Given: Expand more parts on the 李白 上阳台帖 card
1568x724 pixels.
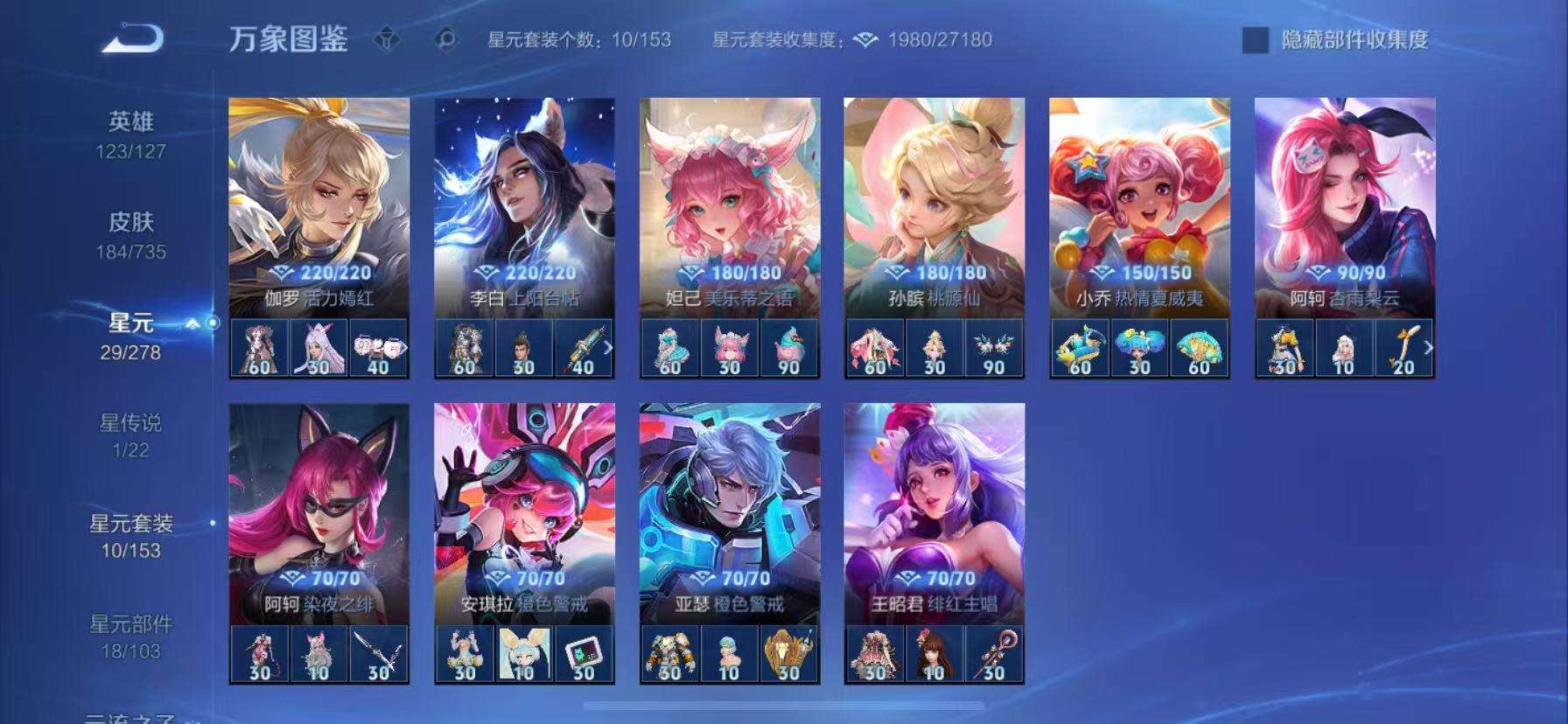Looking at the screenshot, I should pos(610,350).
